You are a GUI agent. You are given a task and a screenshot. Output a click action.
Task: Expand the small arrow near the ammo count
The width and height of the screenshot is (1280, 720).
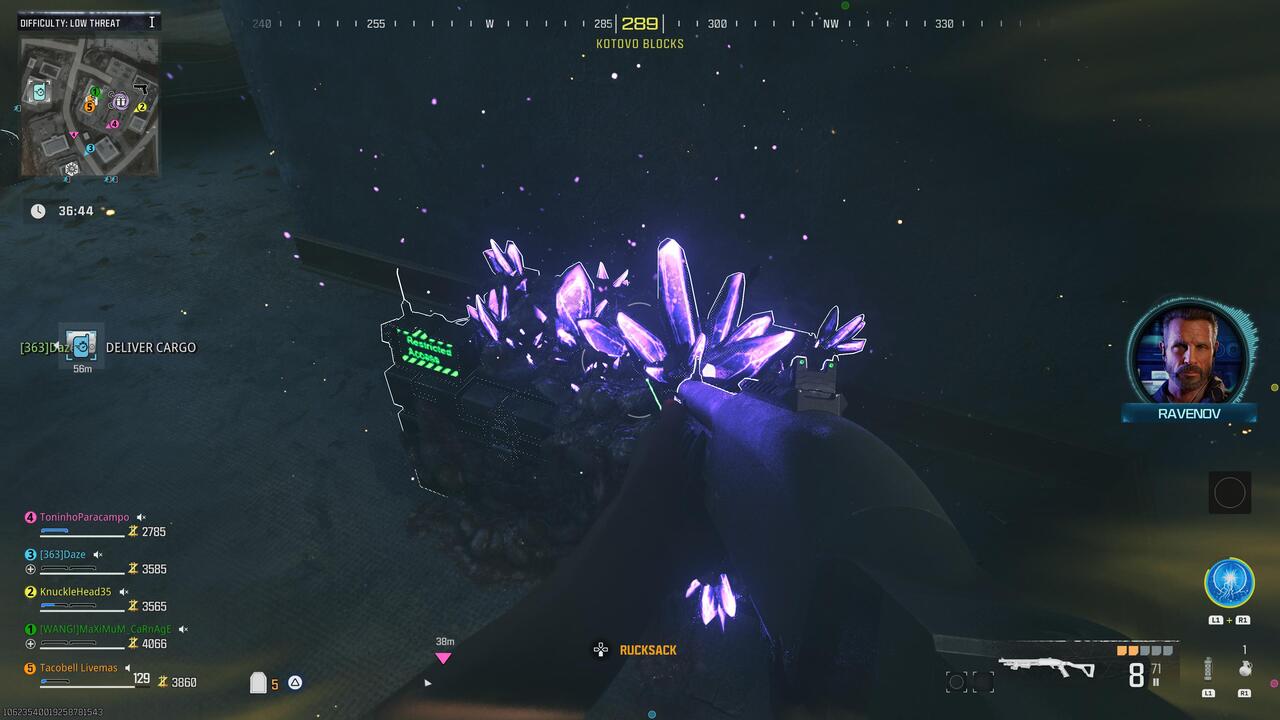click(x=427, y=683)
